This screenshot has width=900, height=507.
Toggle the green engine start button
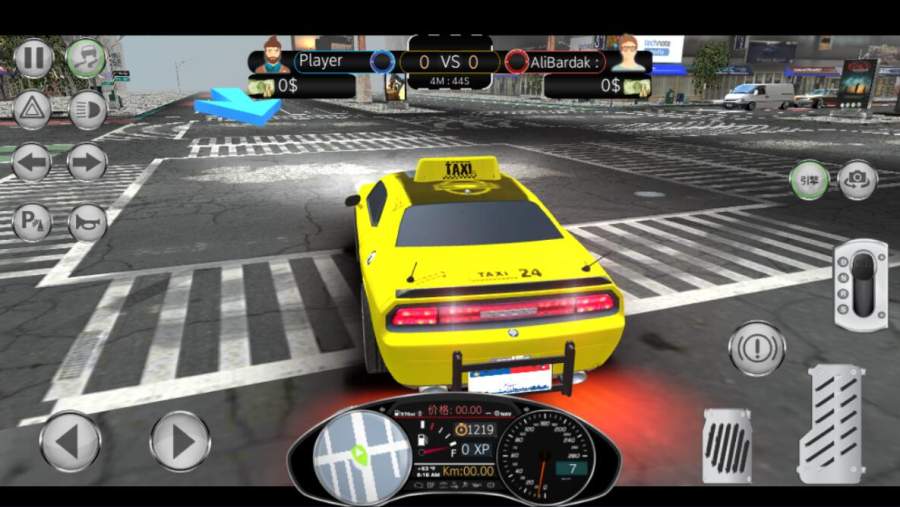click(x=808, y=180)
